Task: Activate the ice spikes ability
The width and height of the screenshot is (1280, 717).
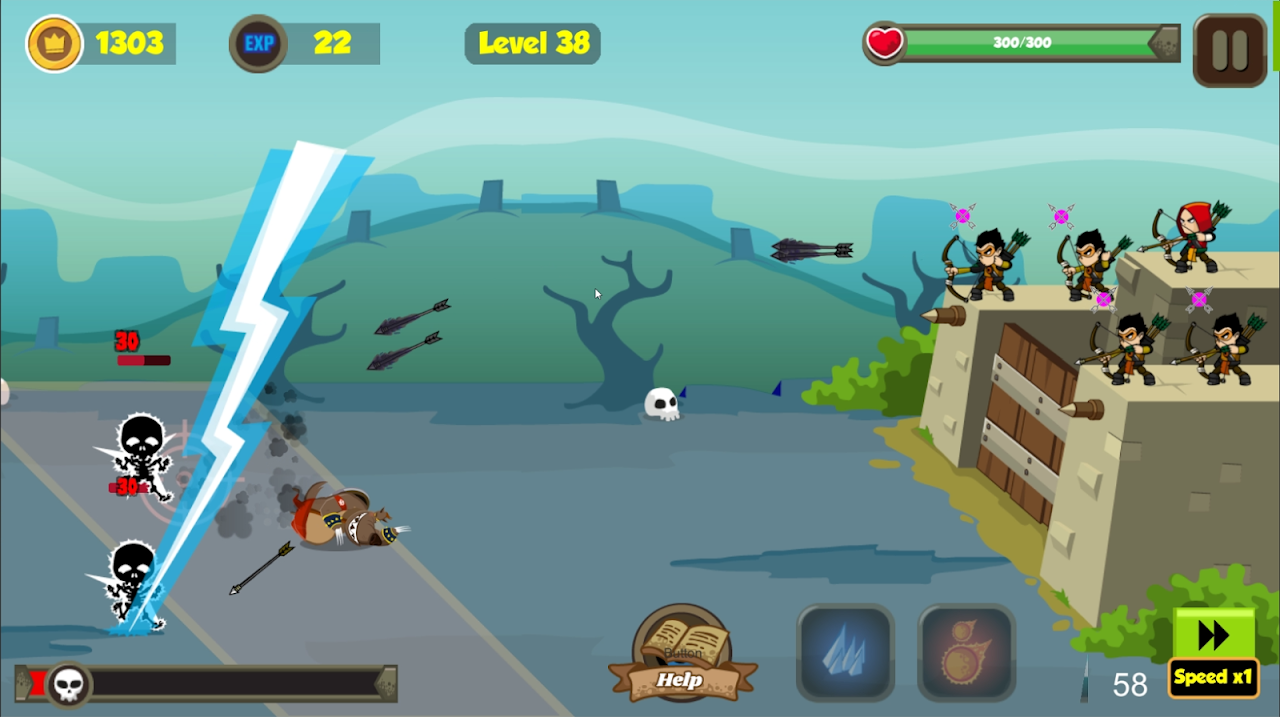Action: coord(845,653)
